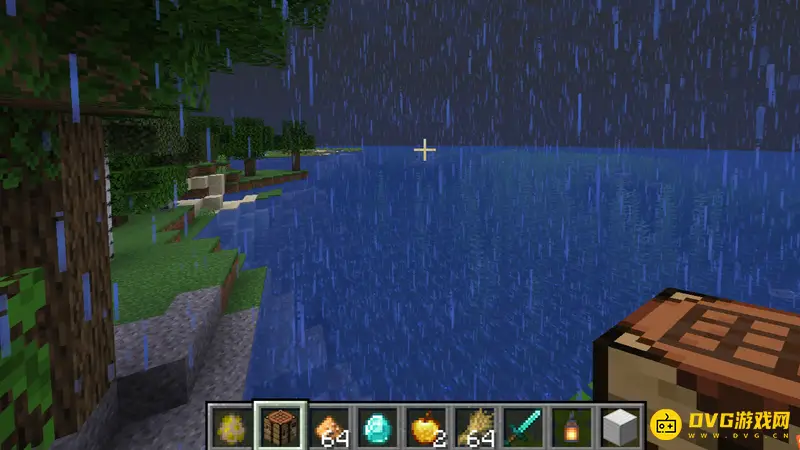The height and width of the screenshot is (450, 800).
Task: Select the wheat stack in hotbar
Action: (x=475, y=427)
